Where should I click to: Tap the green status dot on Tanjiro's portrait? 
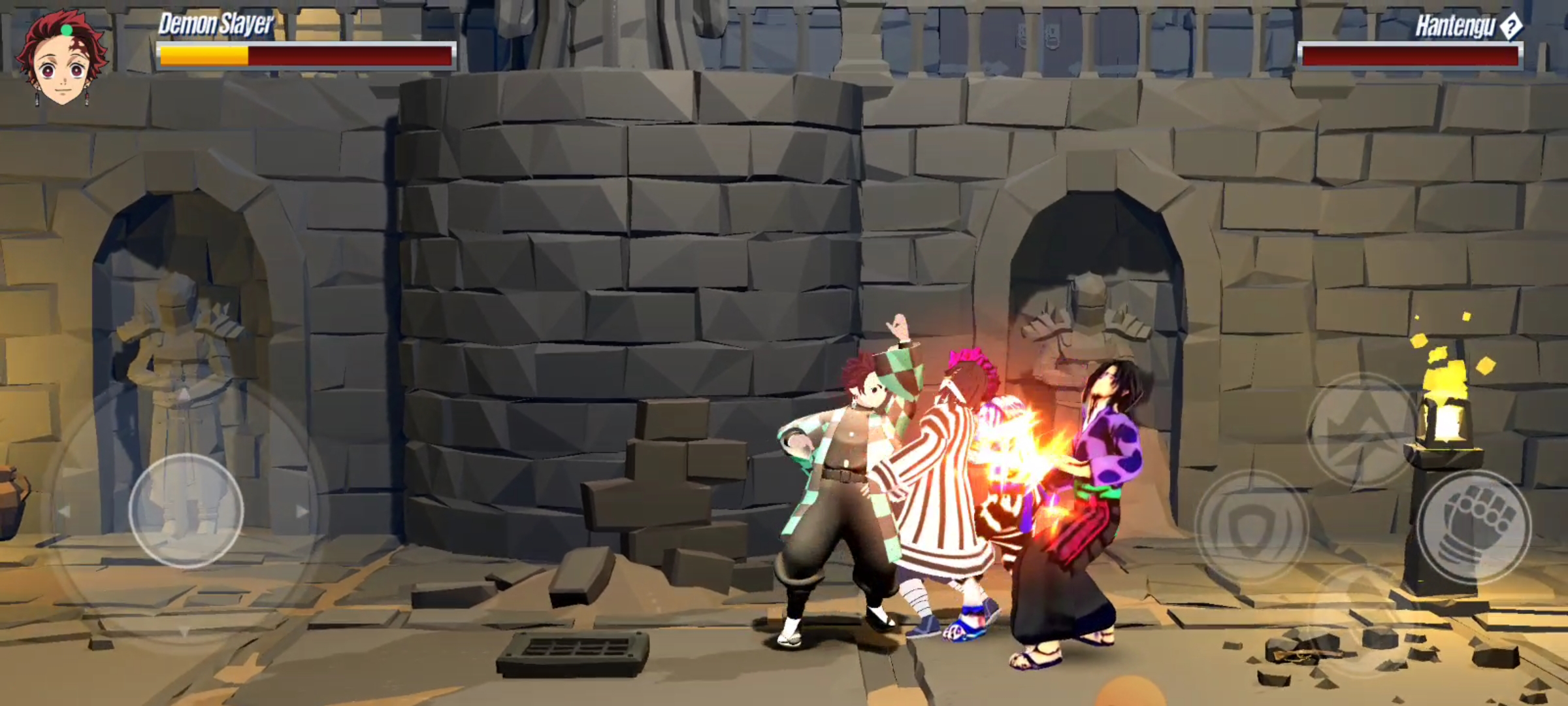point(67,31)
